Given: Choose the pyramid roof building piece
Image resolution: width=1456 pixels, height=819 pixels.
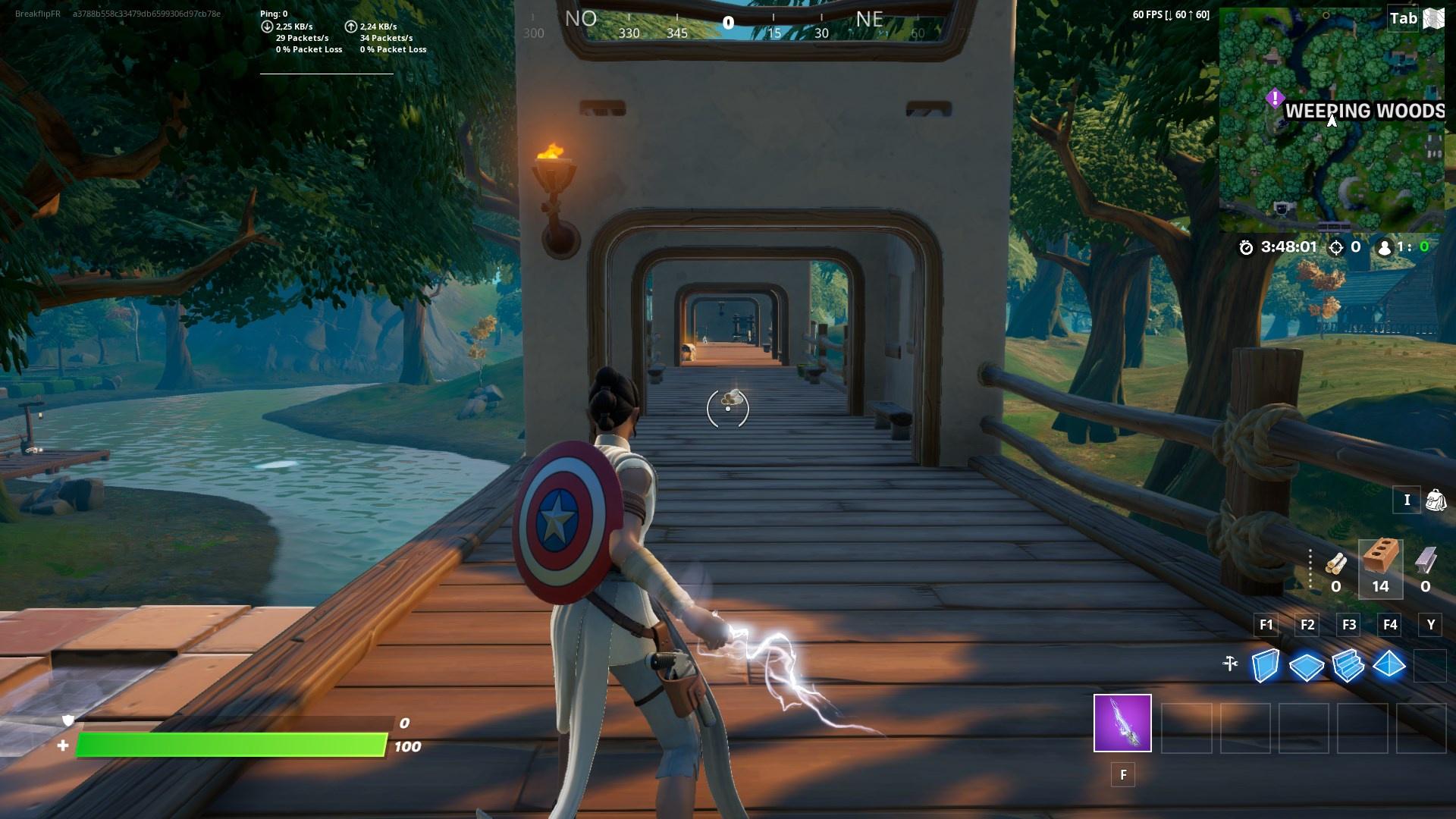Looking at the screenshot, I should point(1389,665).
